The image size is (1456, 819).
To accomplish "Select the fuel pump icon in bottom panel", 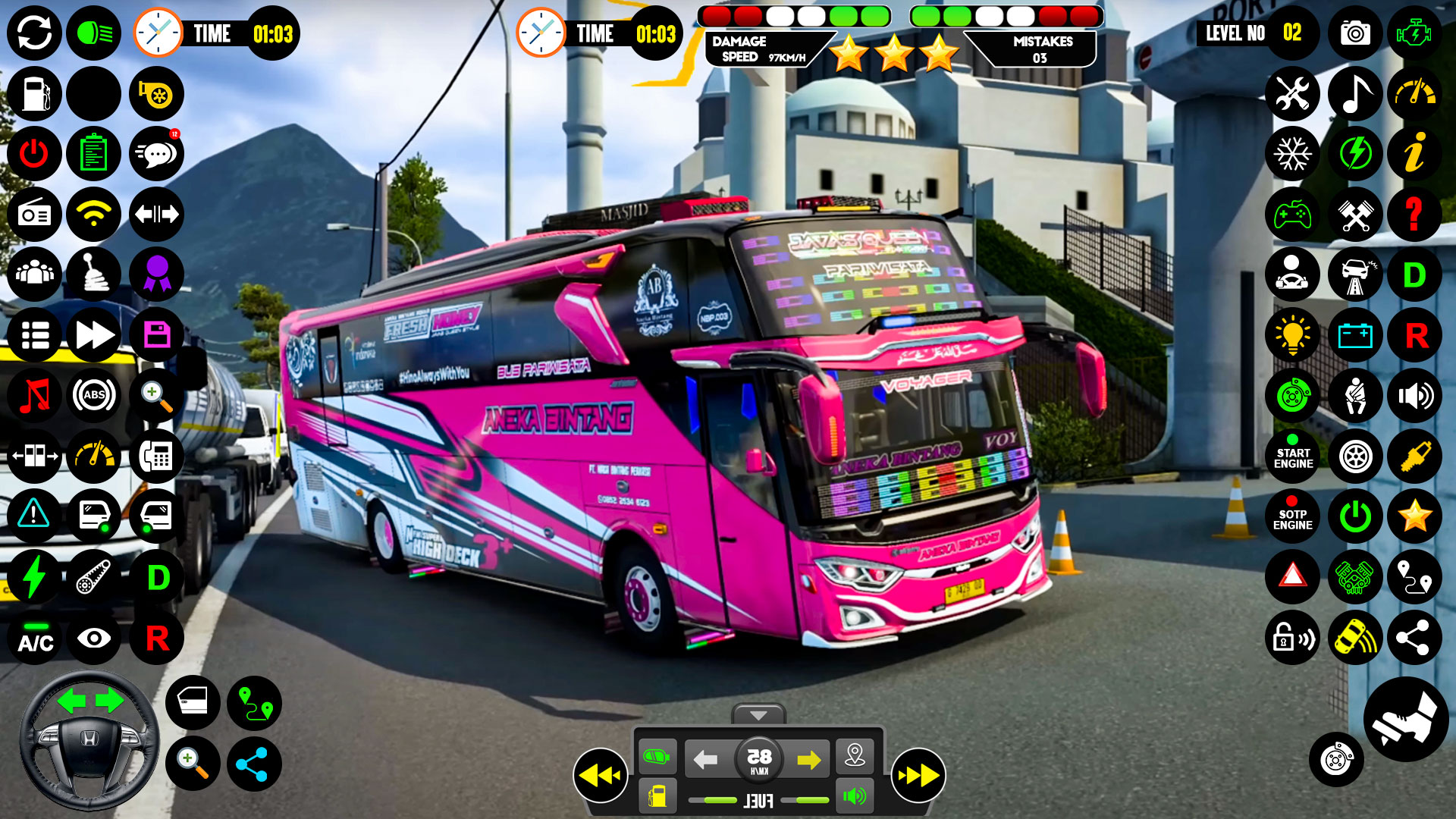I will pos(659,796).
